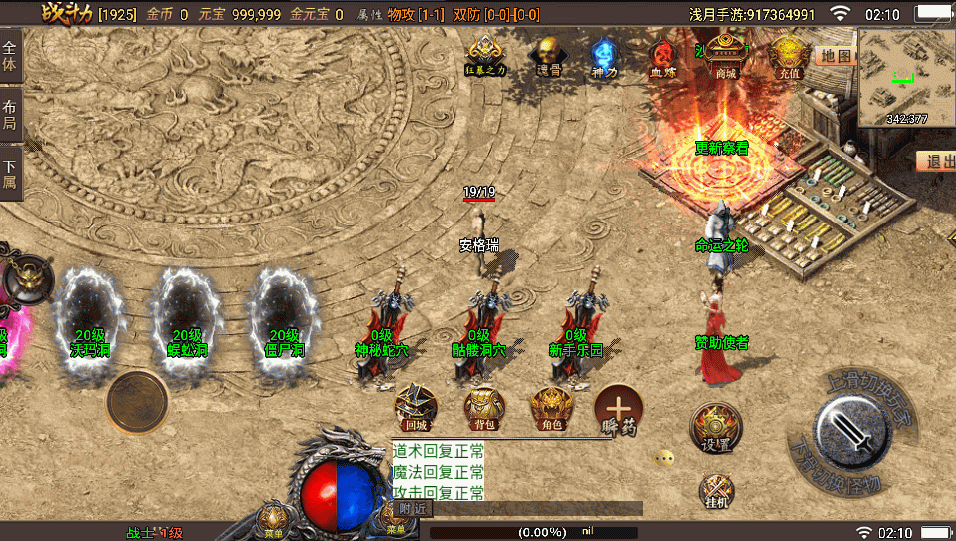
Task: Show the 角色 character sheet
Action: click(551, 408)
